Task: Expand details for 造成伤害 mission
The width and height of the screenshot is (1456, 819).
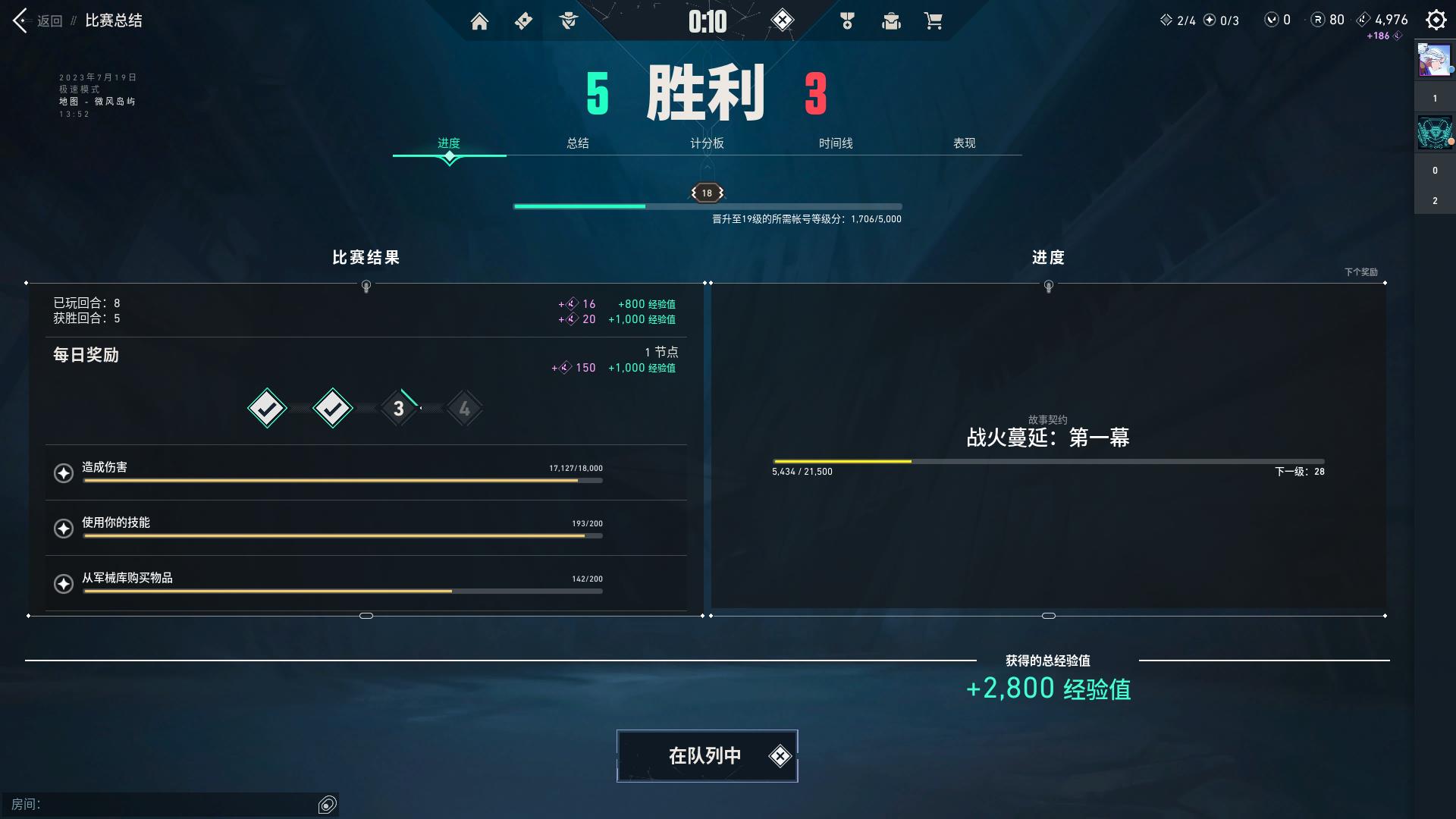Action: 64,472
